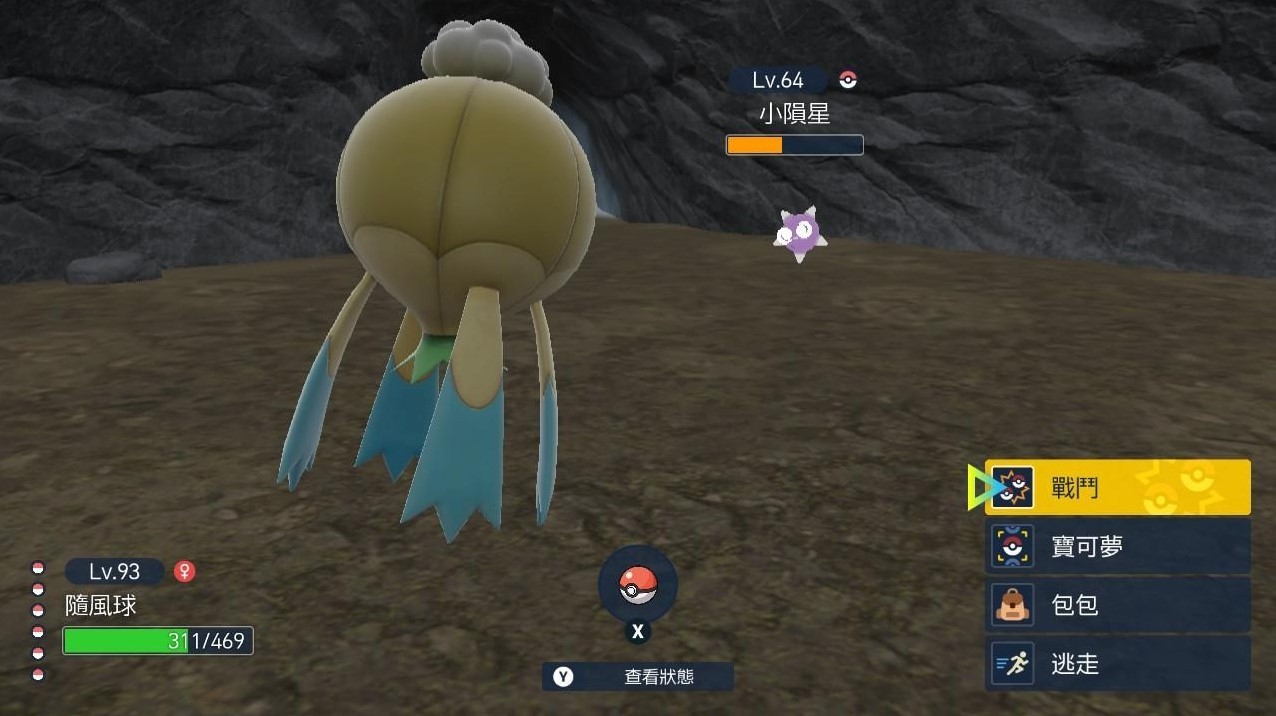Image resolution: width=1276 pixels, height=716 pixels.
Task: Open the 包包 (Bag) menu
Action: tap(1117, 605)
